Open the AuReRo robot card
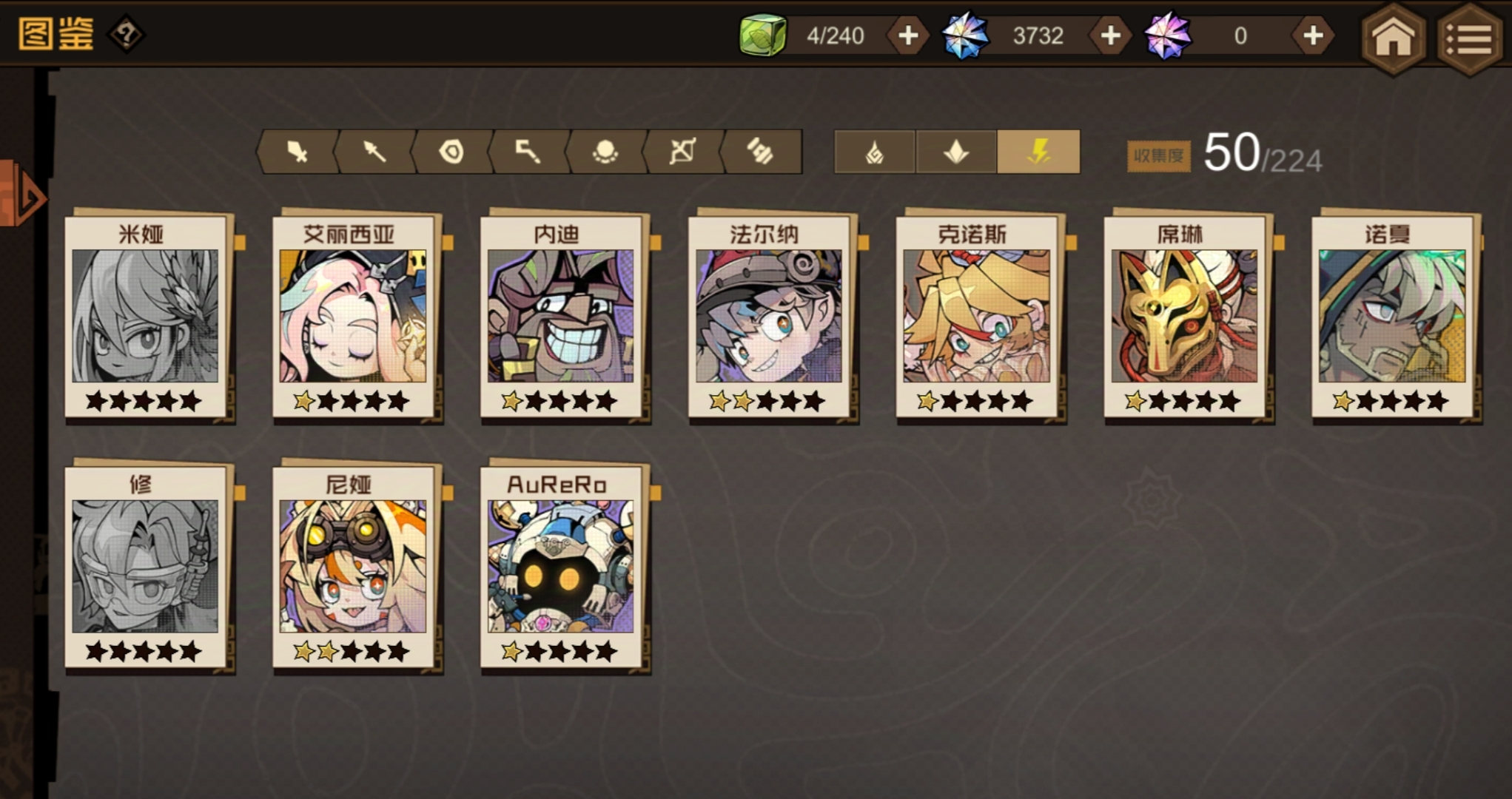Screen dimensions: 1512x799 561,567
